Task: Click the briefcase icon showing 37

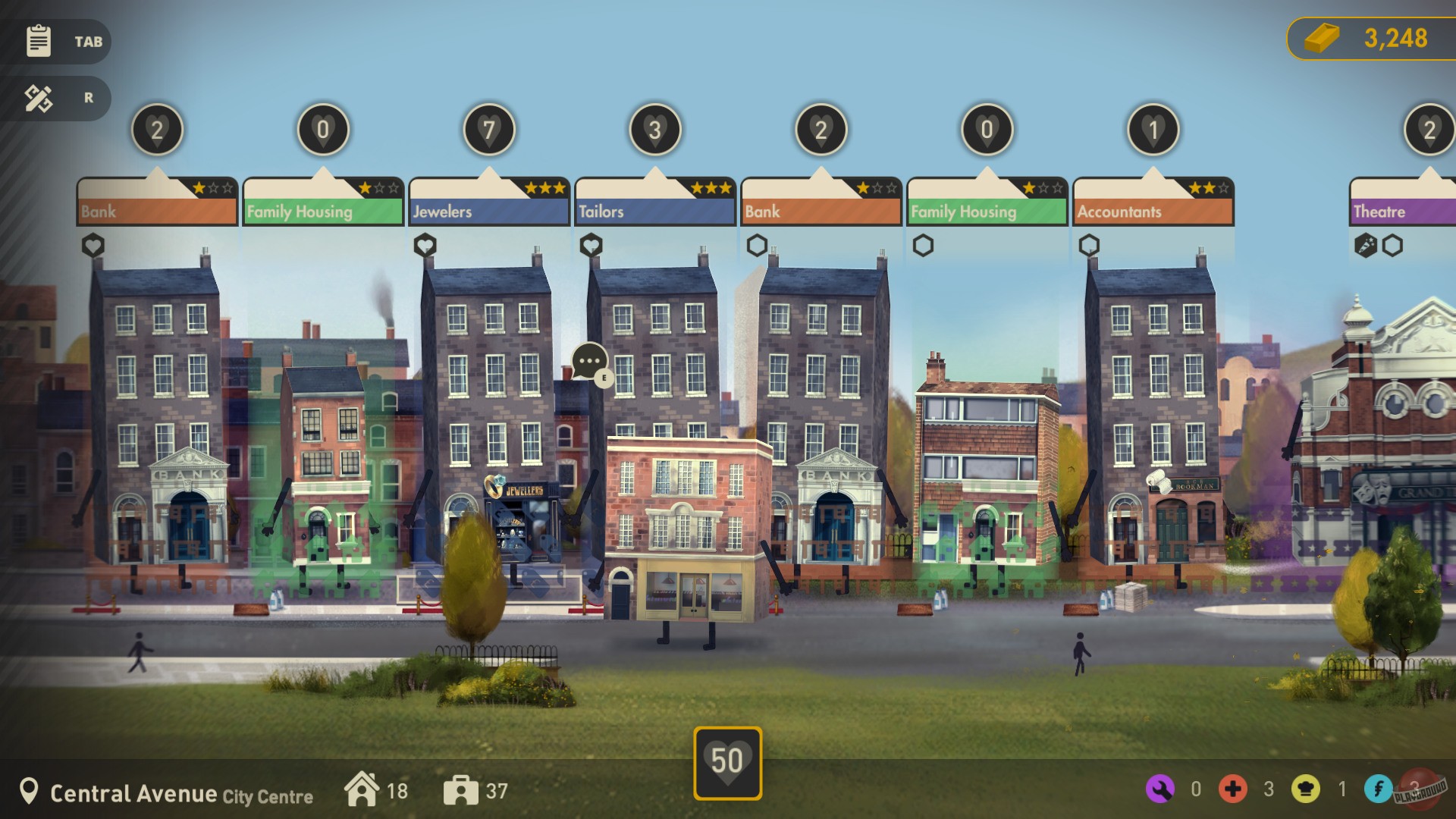Action: click(461, 789)
